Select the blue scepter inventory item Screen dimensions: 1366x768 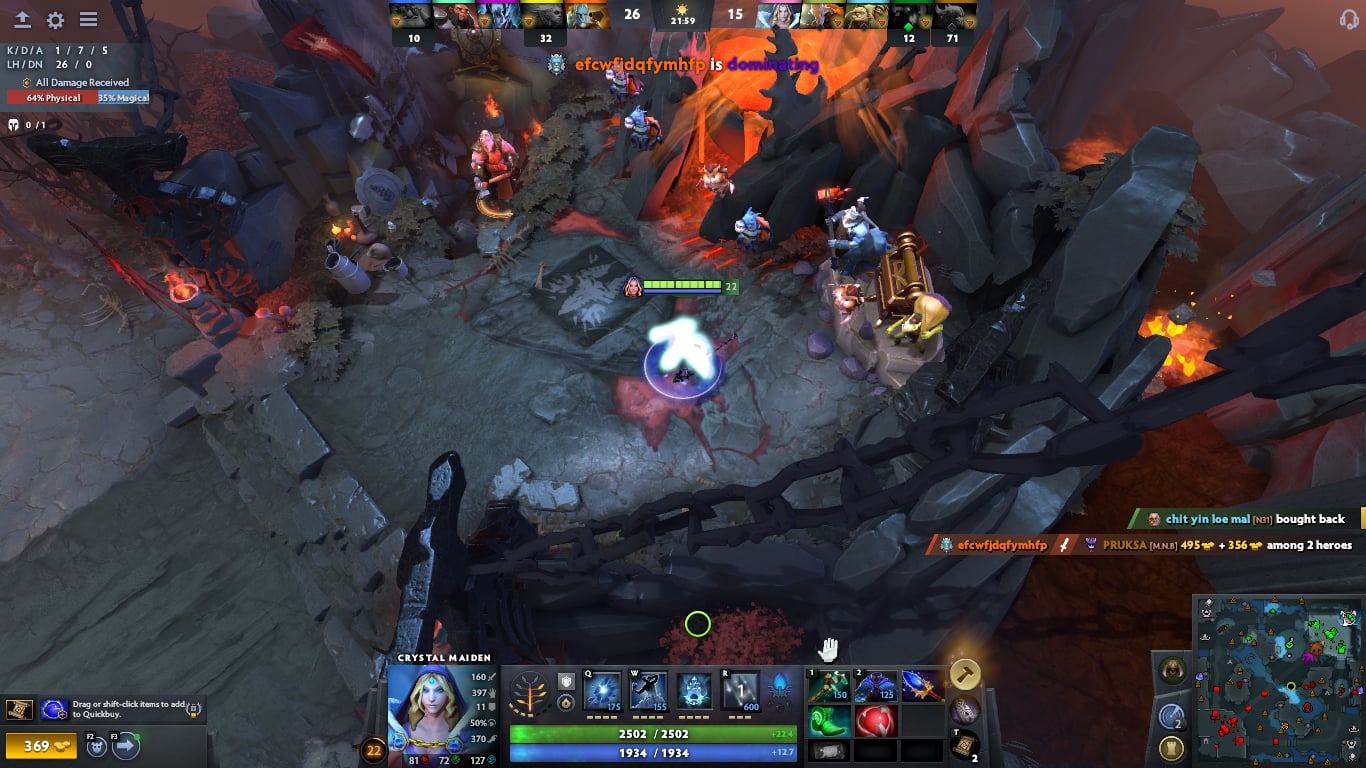coord(922,686)
